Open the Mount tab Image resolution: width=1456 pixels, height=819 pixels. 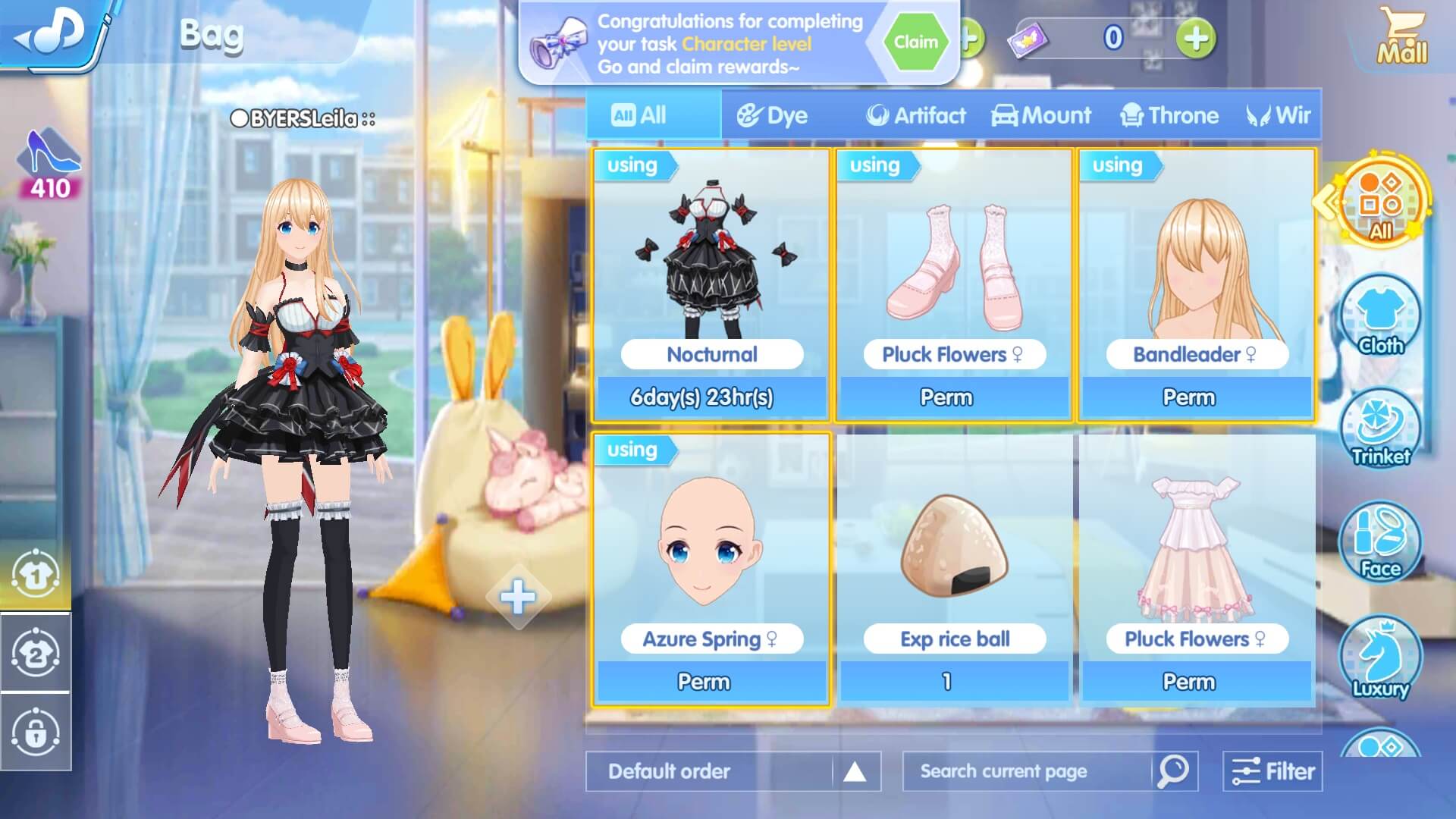pyautogui.click(x=1041, y=115)
